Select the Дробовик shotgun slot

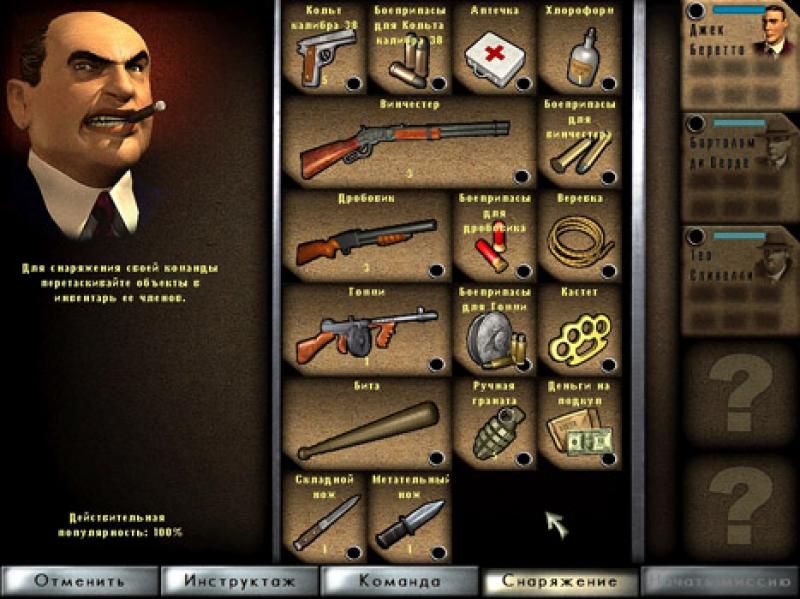(367, 237)
